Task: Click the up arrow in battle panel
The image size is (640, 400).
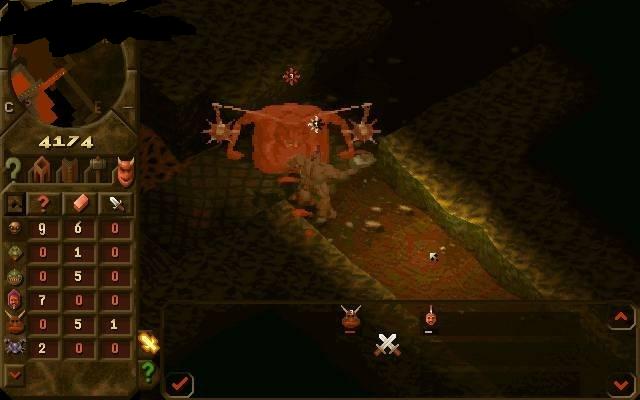Action: tap(621, 317)
